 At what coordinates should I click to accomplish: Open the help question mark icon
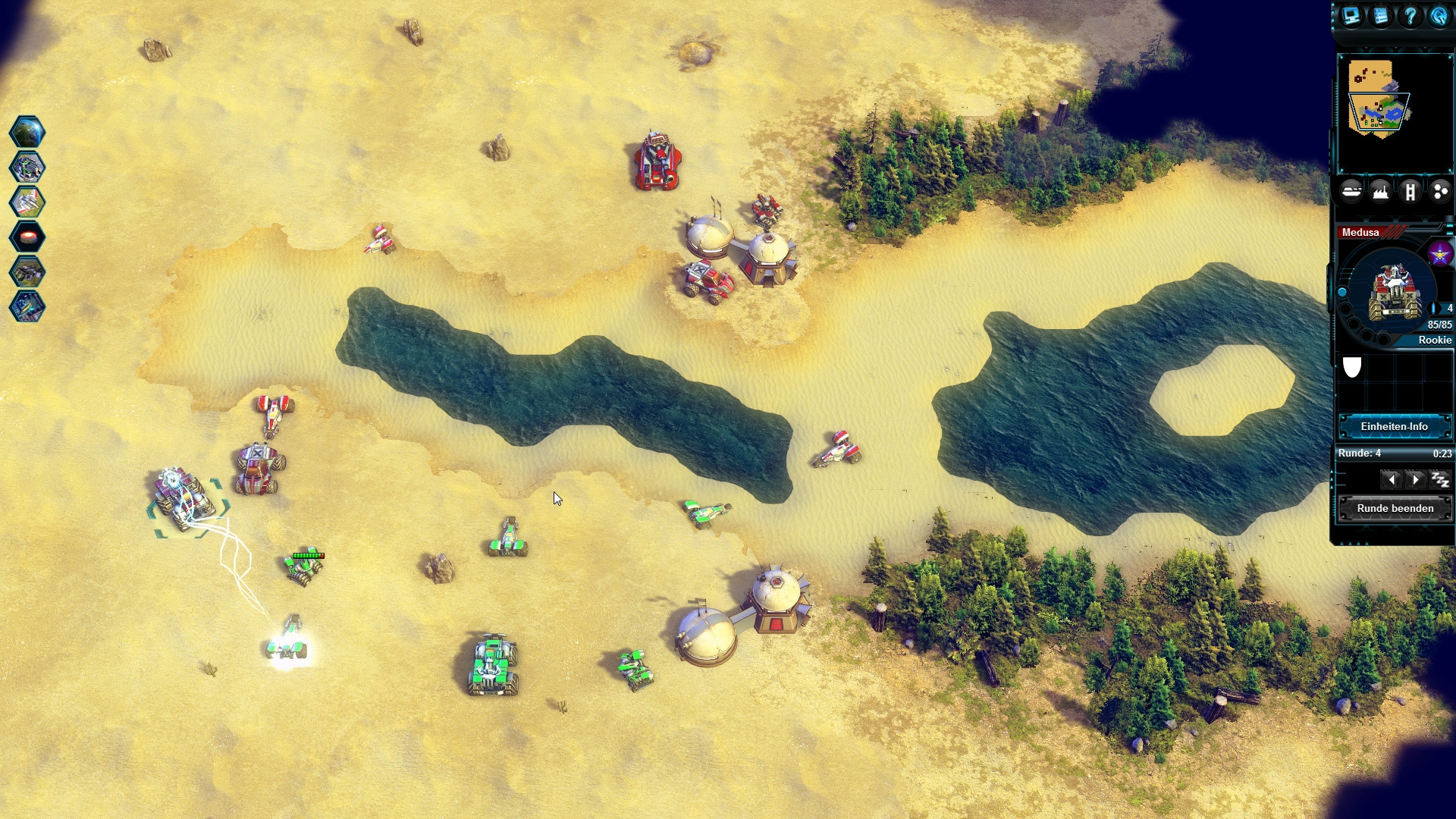pyautogui.click(x=1410, y=17)
